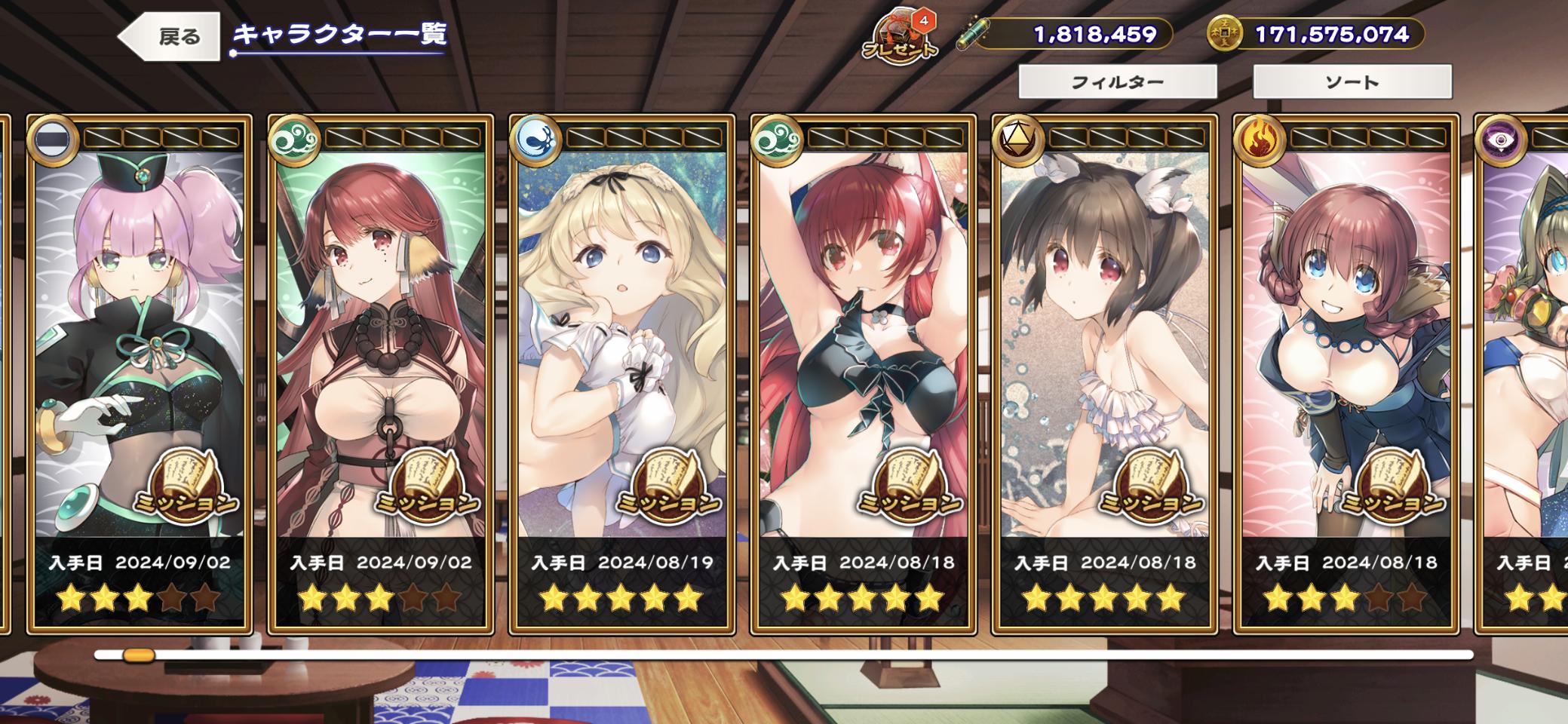The image size is (1568, 724).
Task: Choose the brown-haired twin-tail character card
Action: point(1104,324)
